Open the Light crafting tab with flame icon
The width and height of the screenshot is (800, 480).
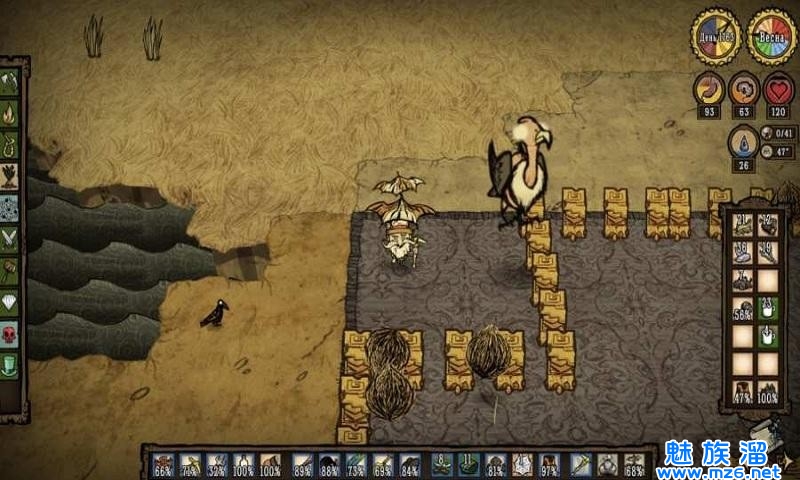pos(10,114)
